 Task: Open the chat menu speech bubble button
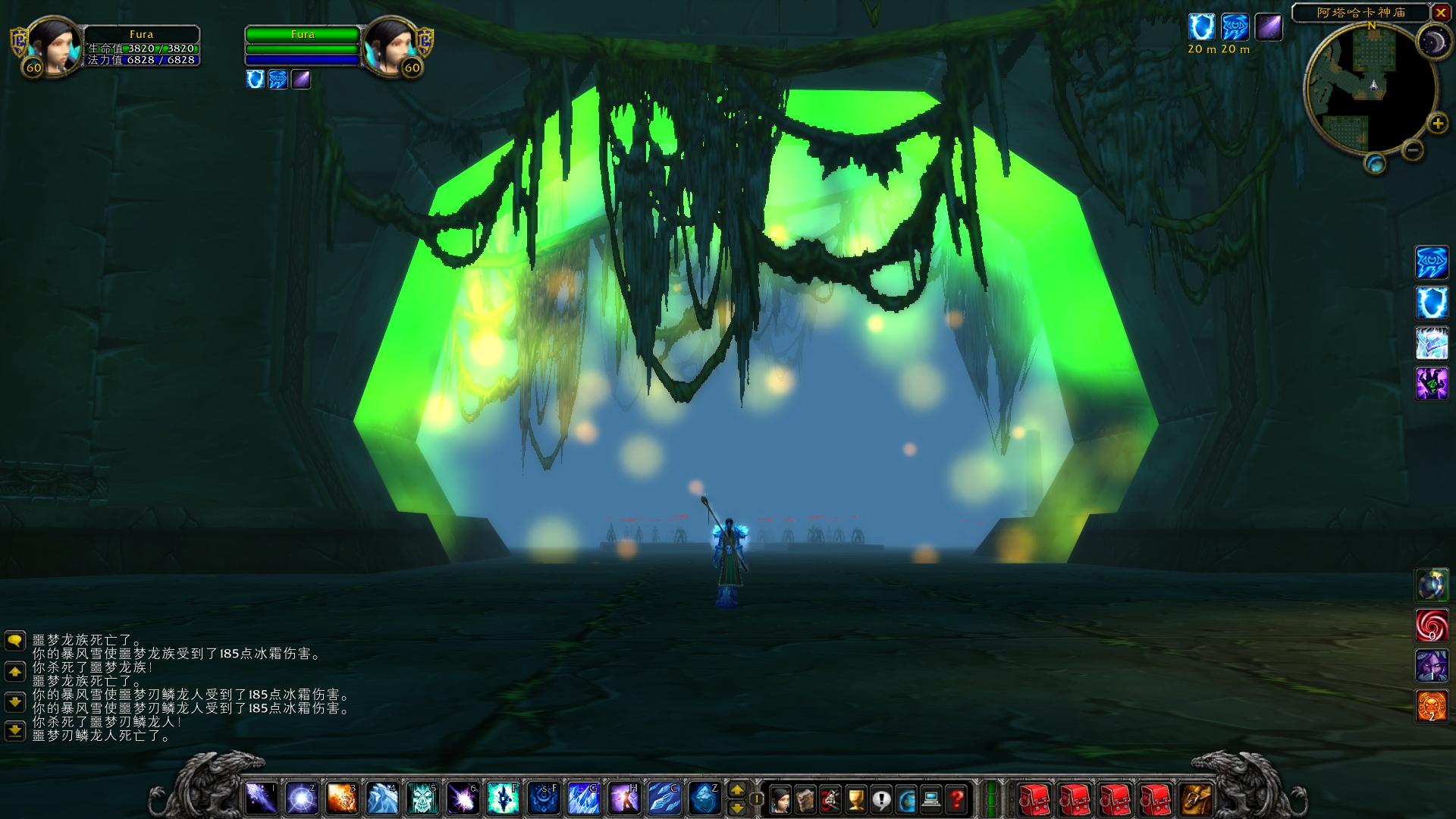coord(14,642)
